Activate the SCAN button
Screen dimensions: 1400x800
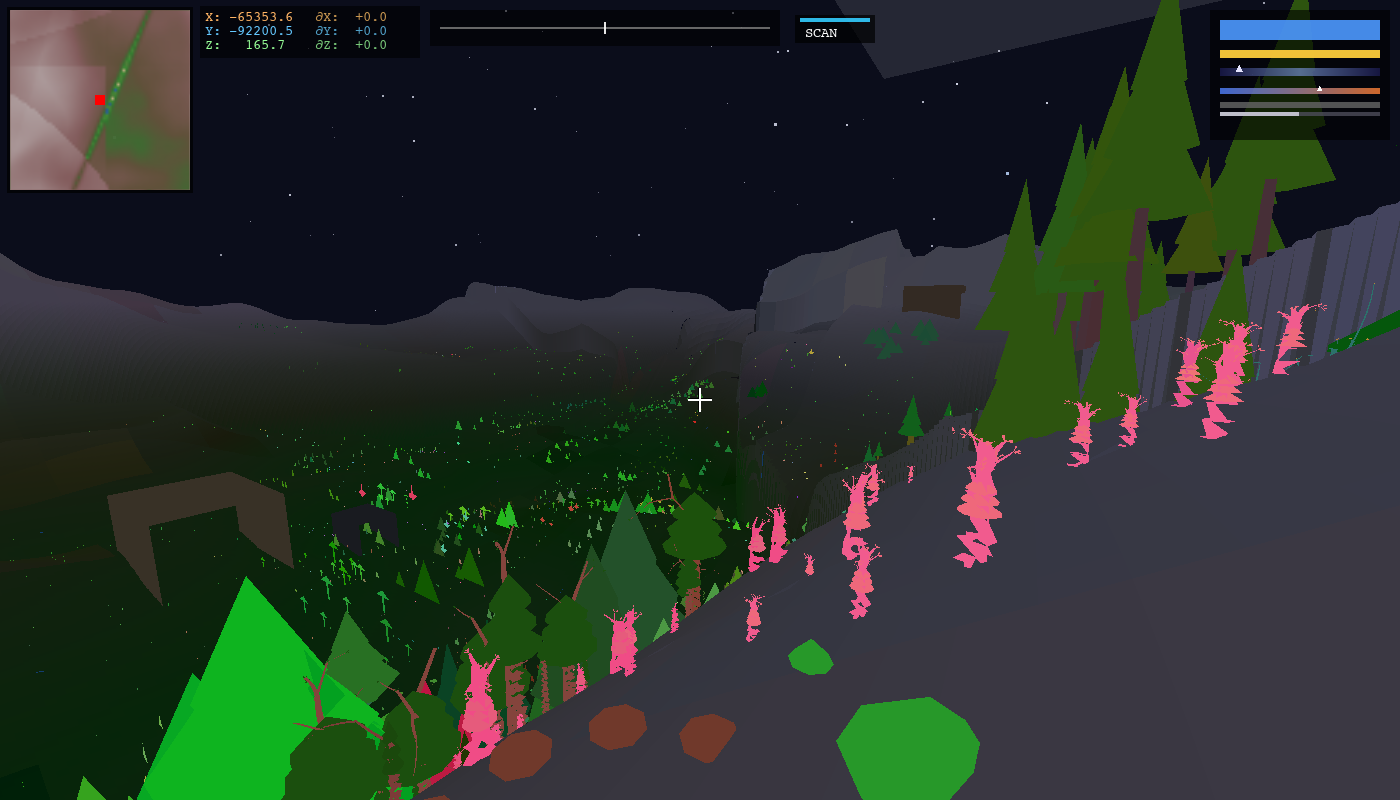[834, 30]
